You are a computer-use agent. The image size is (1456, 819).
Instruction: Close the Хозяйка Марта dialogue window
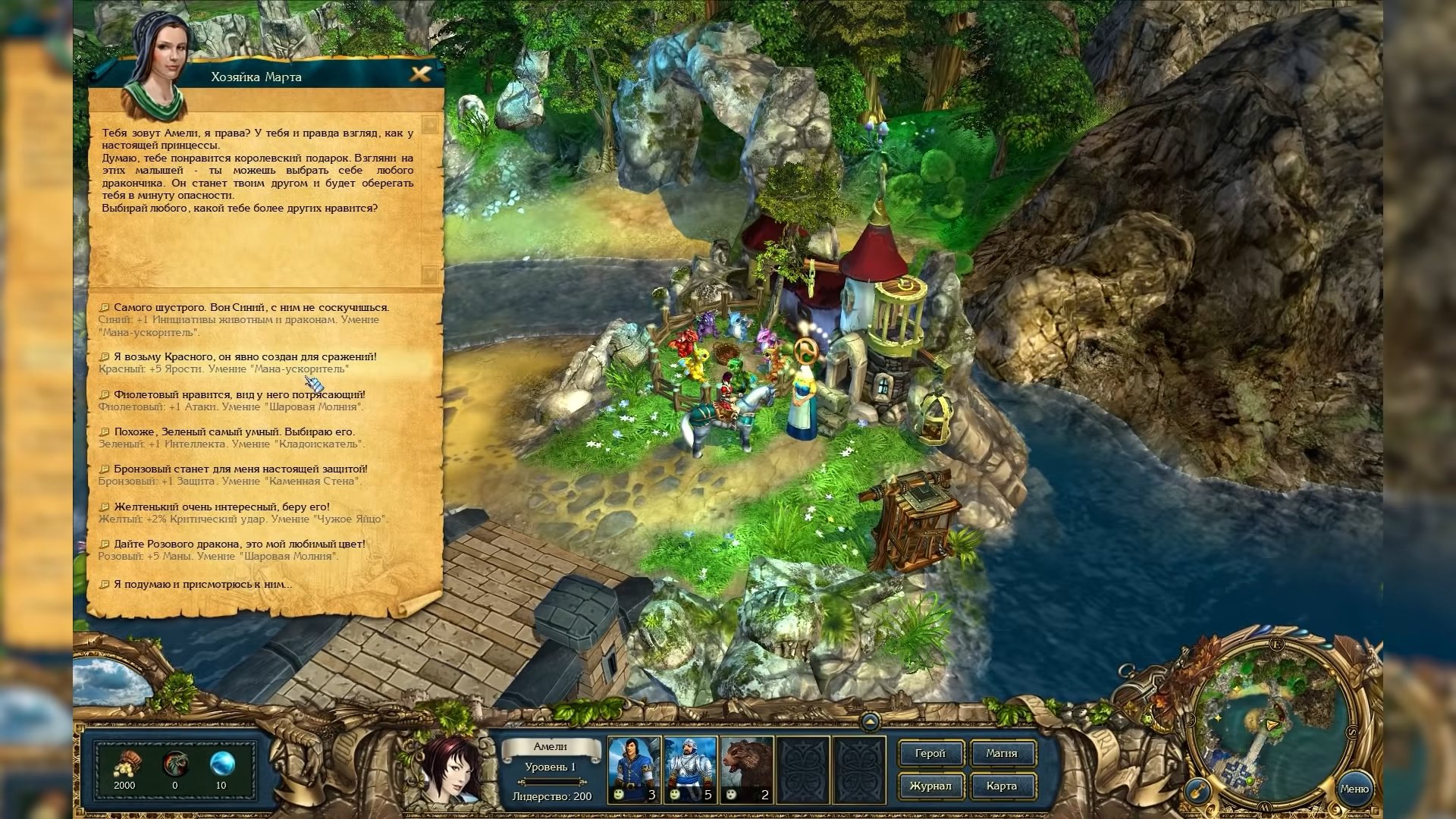420,74
